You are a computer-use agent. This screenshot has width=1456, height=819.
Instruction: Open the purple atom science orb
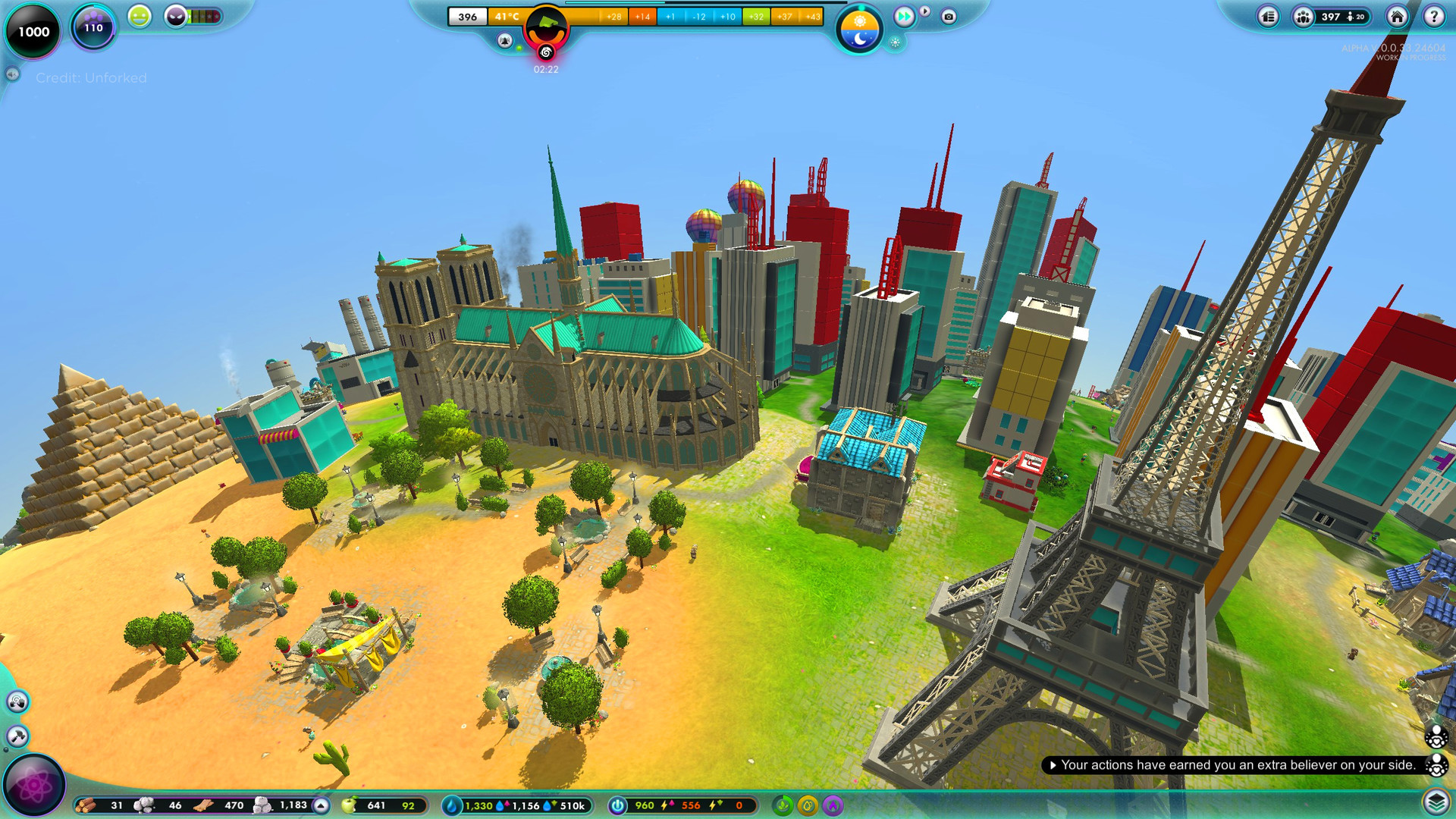(34, 786)
